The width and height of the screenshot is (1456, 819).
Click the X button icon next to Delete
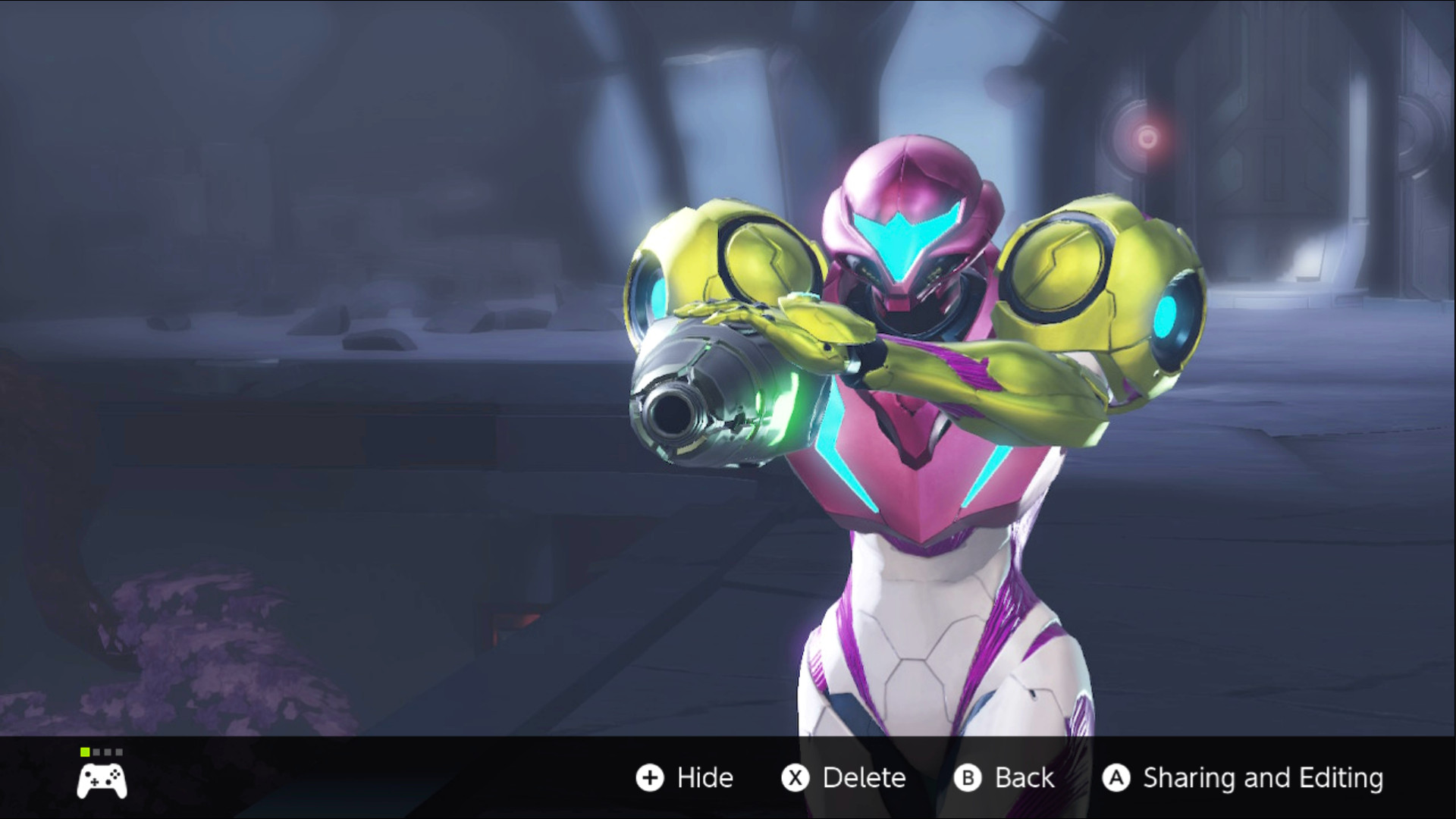(795, 778)
